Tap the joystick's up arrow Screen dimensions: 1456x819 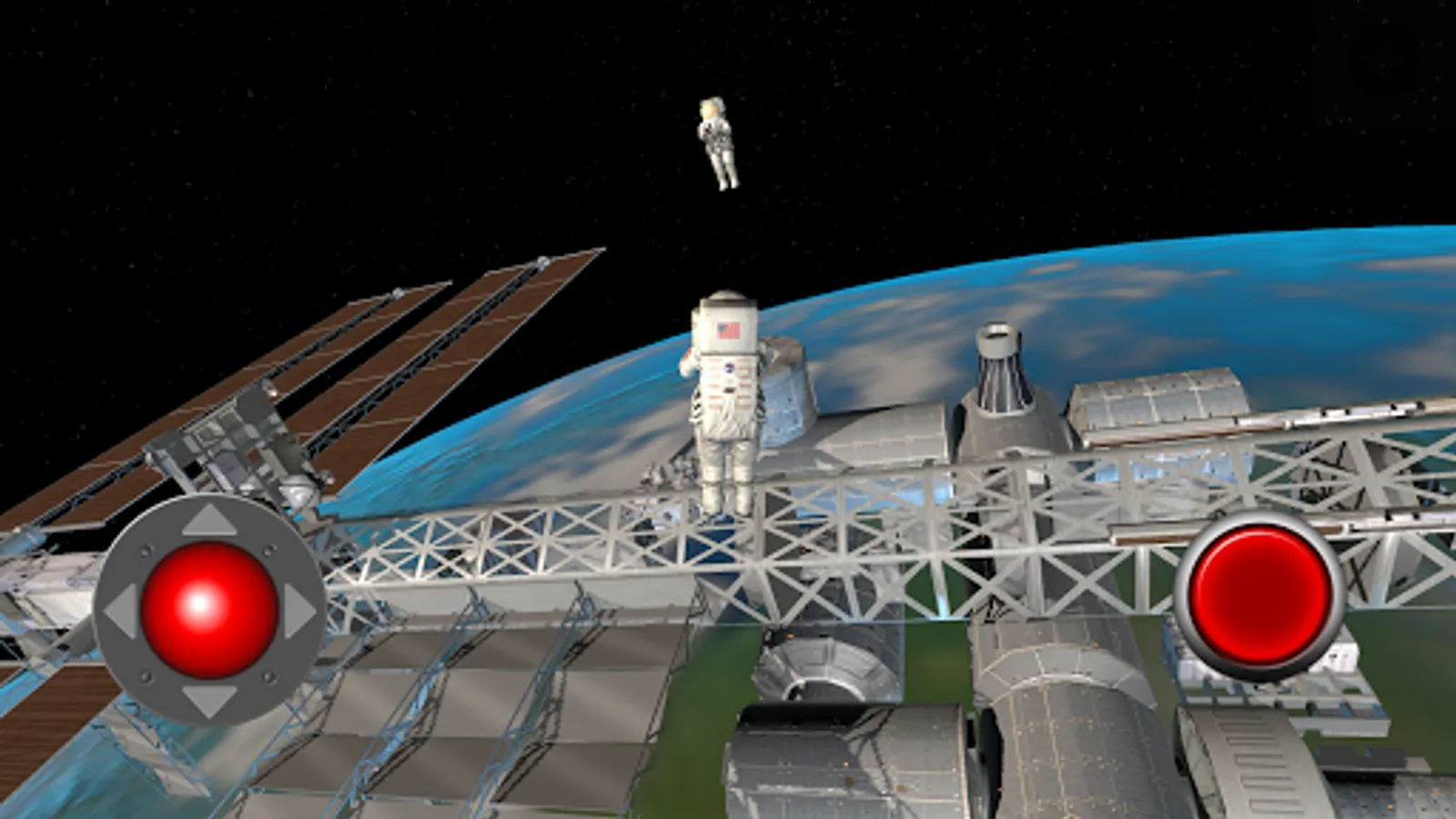[208, 521]
